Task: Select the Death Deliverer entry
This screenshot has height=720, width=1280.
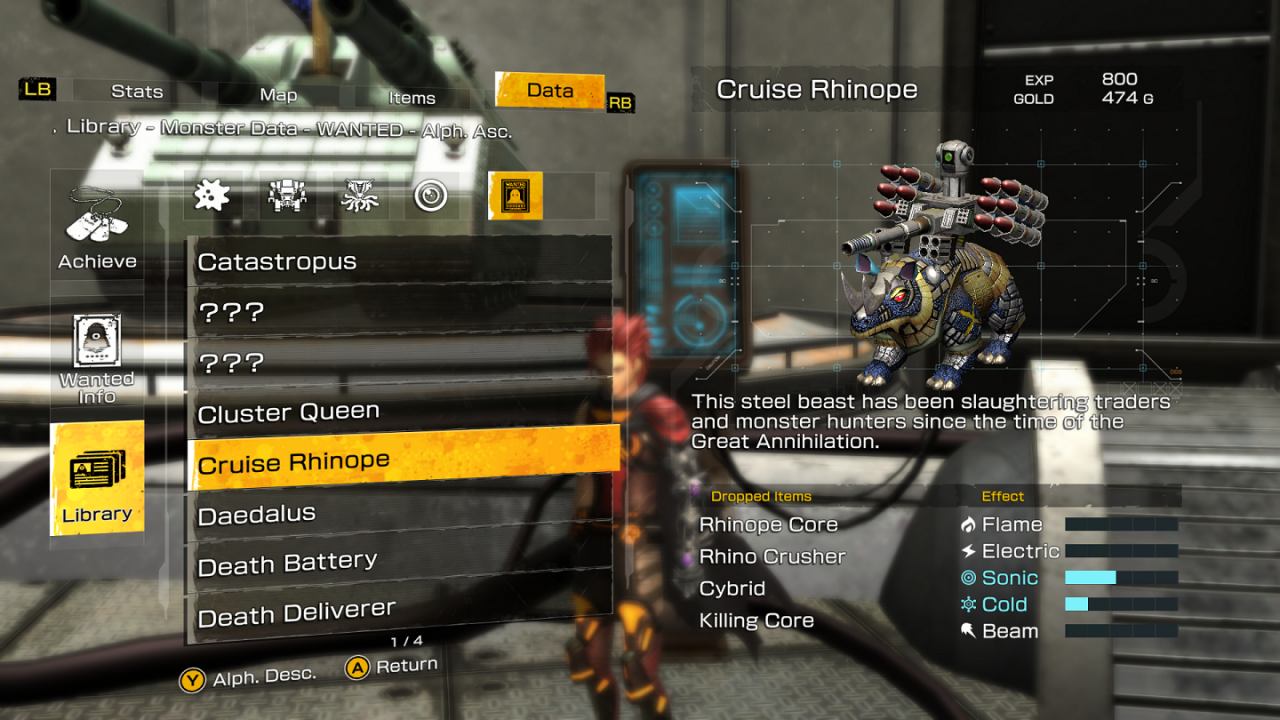Action: (400, 612)
